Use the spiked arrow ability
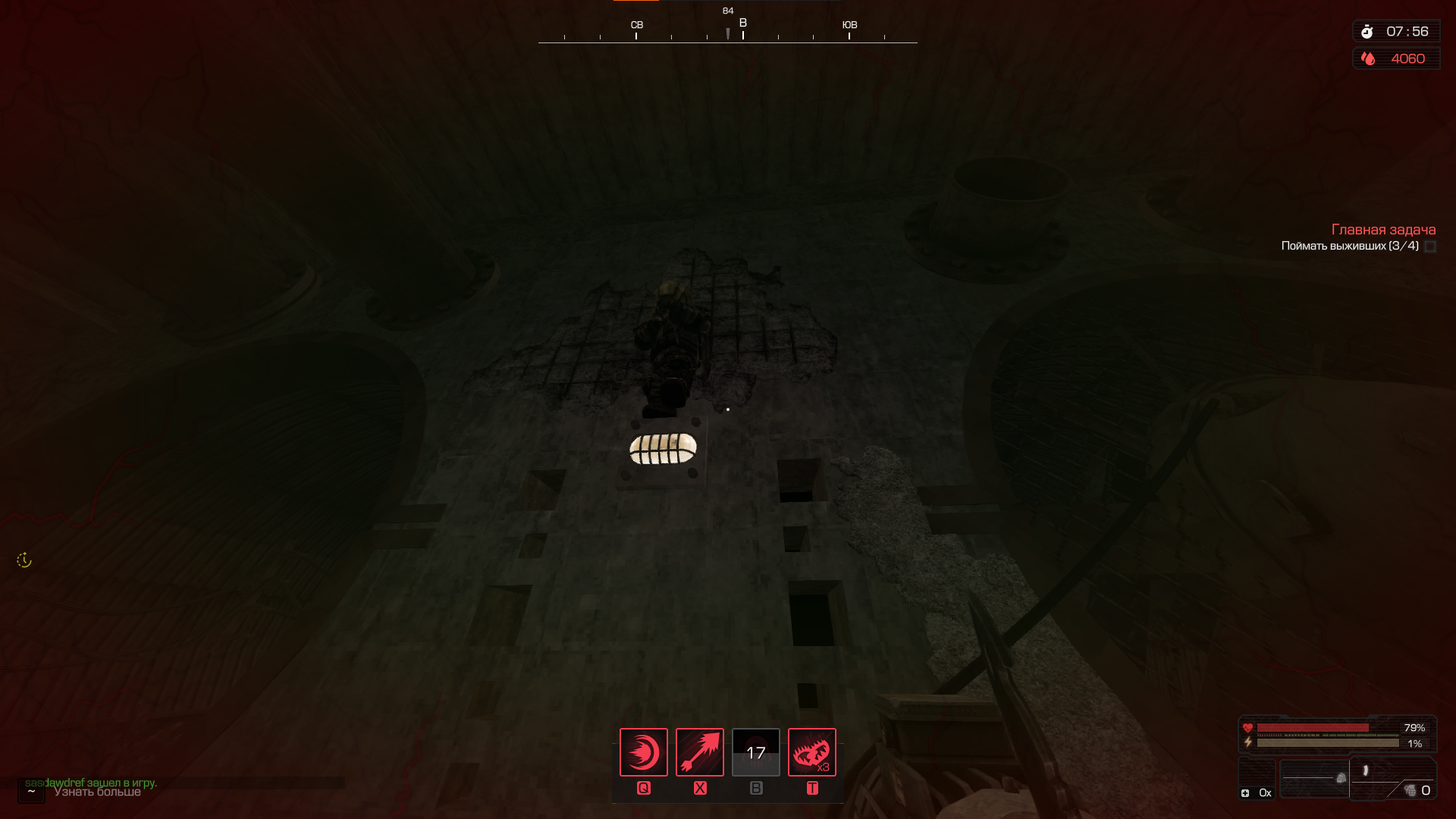The width and height of the screenshot is (1456, 819). (x=699, y=752)
